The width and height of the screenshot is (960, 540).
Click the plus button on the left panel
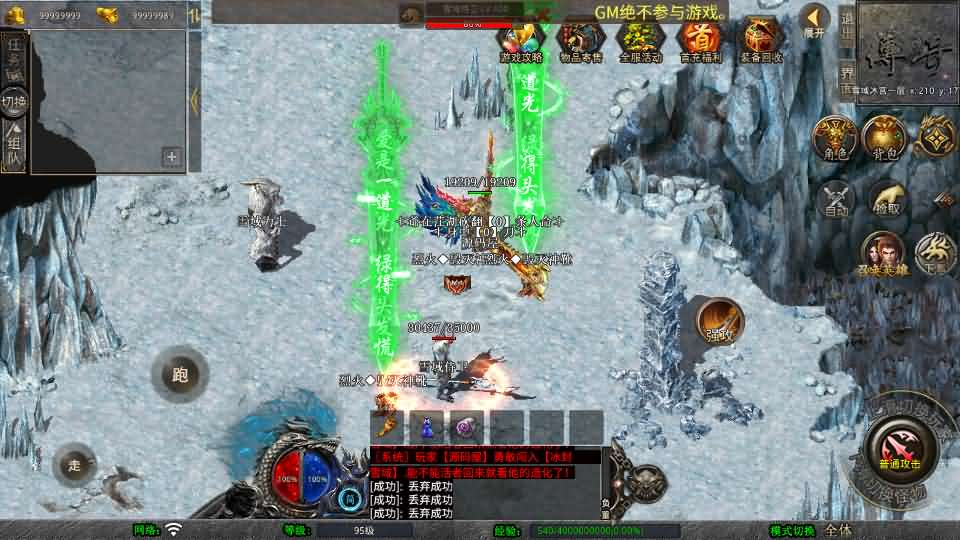(x=172, y=156)
